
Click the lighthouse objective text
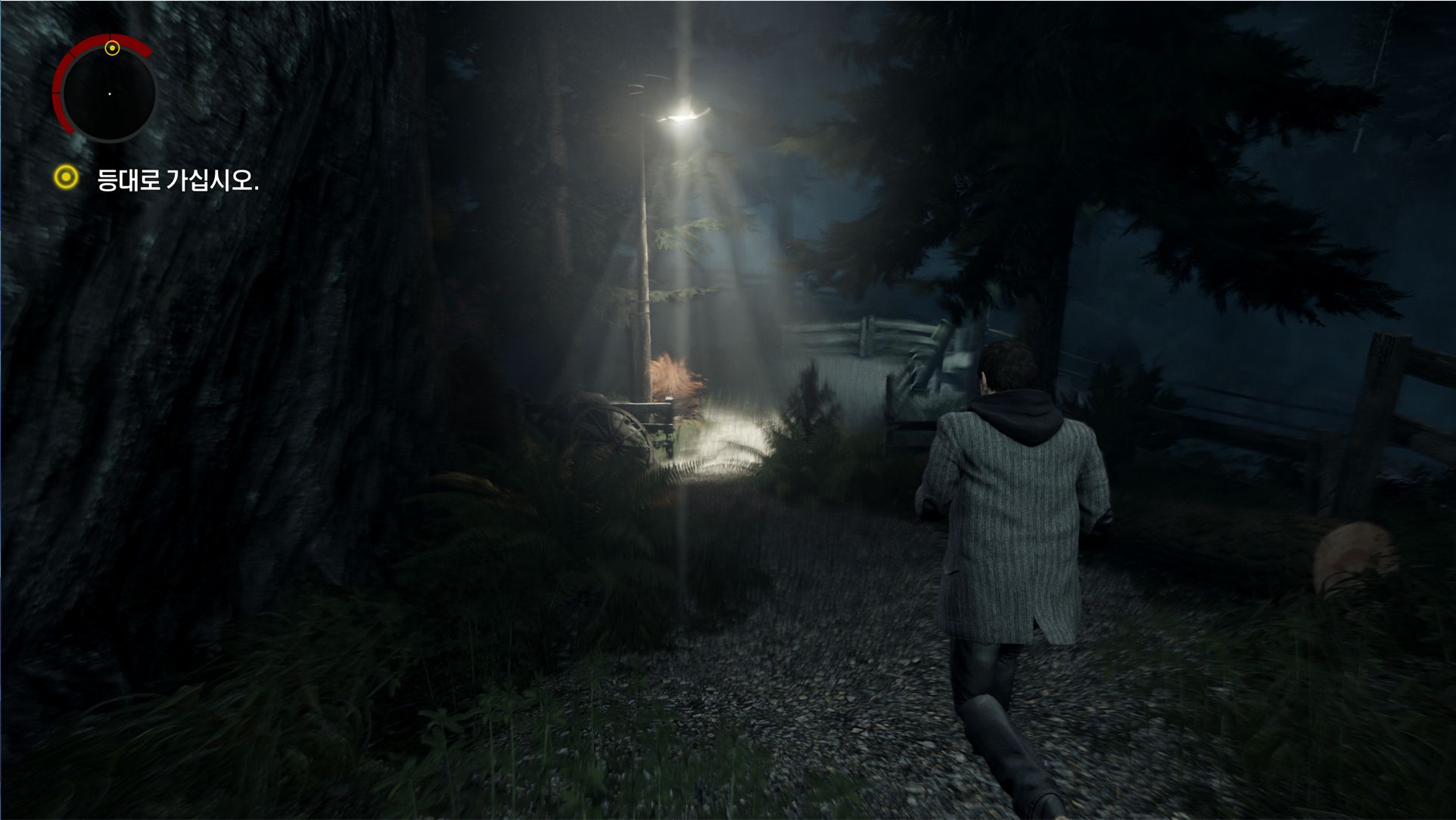(178, 180)
